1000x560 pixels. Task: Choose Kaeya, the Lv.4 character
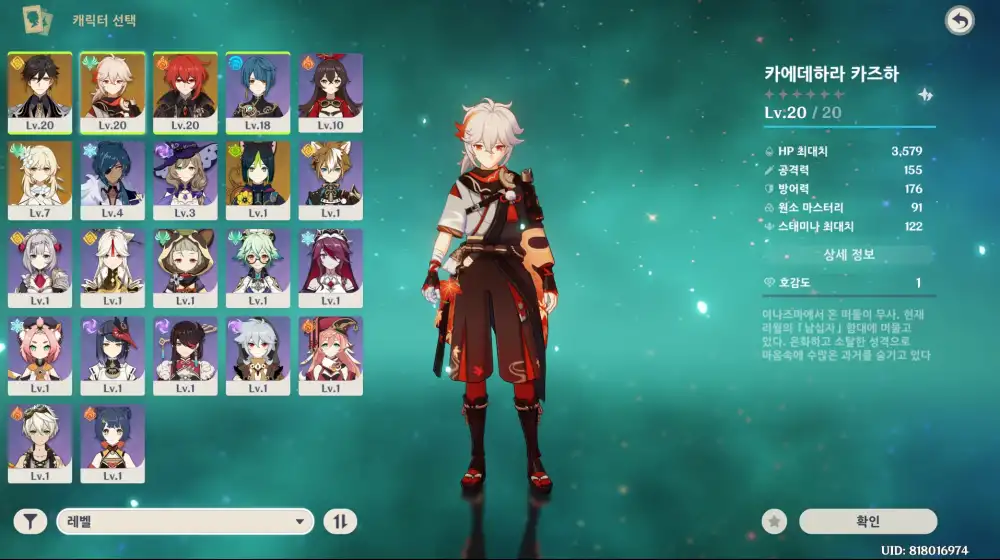tap(113, 180)
